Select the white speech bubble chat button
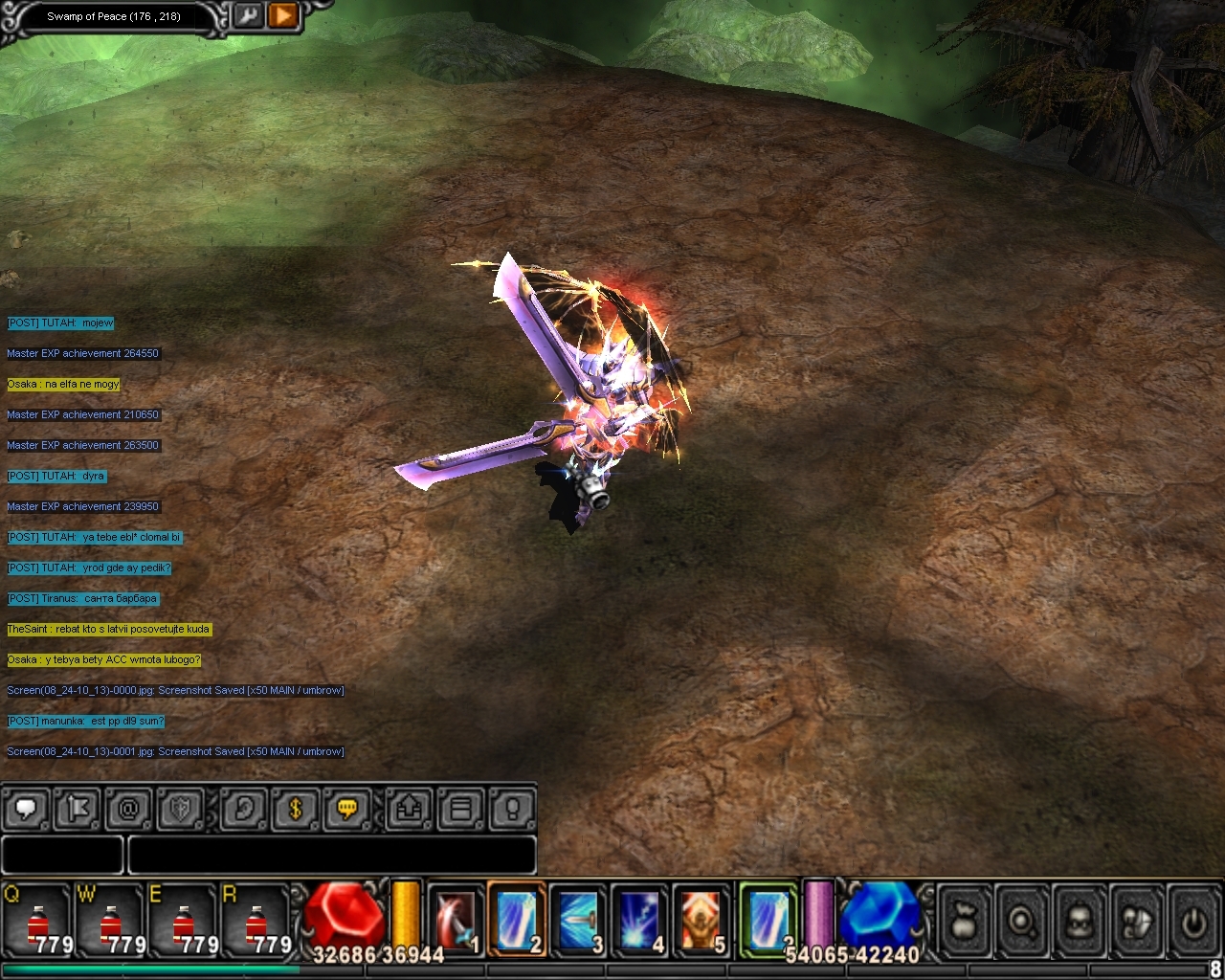This screenshot has width=1225, height=980. coord(26,810)
